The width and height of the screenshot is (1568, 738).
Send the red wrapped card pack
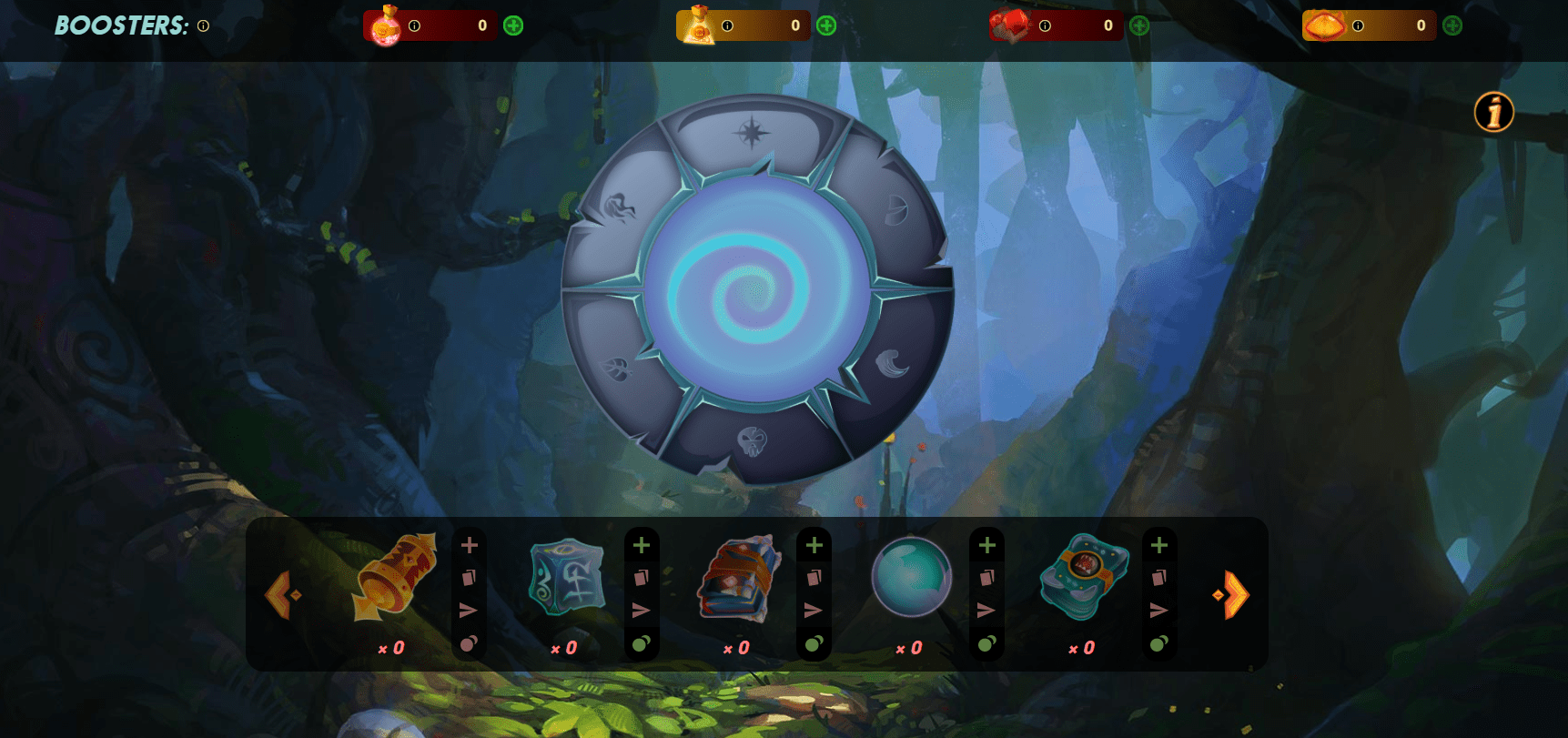(x=814, y=610)
